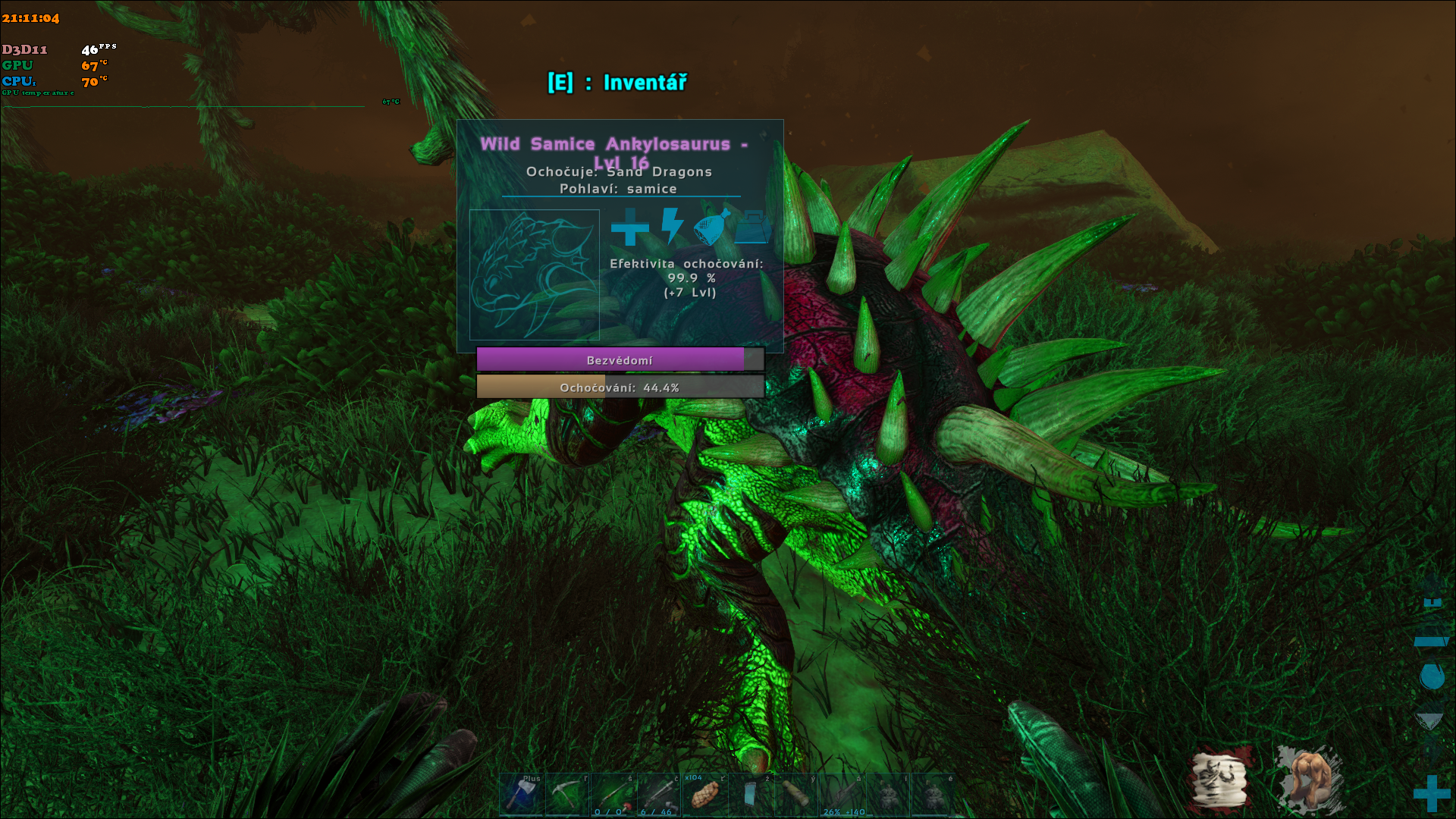Use the x104 stacked item slot
The width and height of the screenshot is (1456, 819).
point(704,795)
